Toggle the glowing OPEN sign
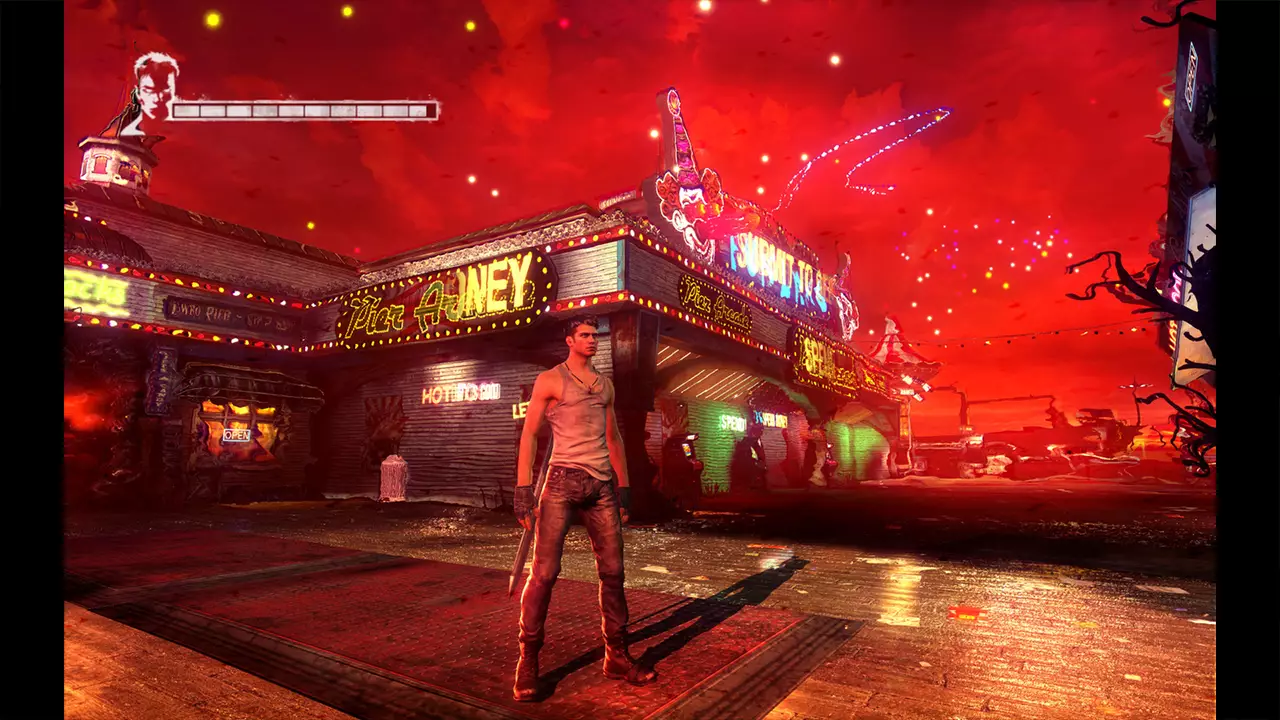 237,435
